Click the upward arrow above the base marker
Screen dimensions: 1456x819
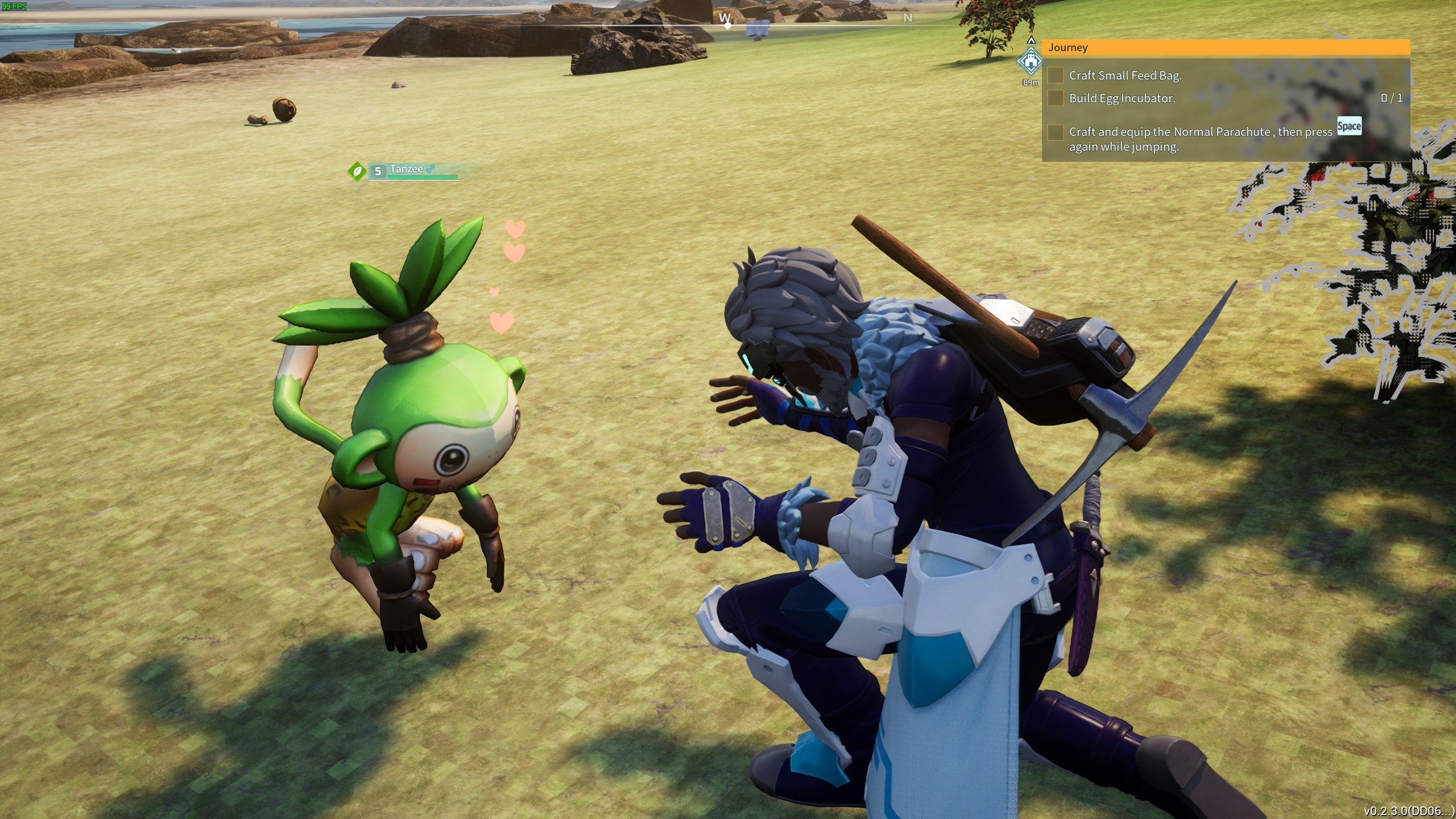[x=1031, y=40]
